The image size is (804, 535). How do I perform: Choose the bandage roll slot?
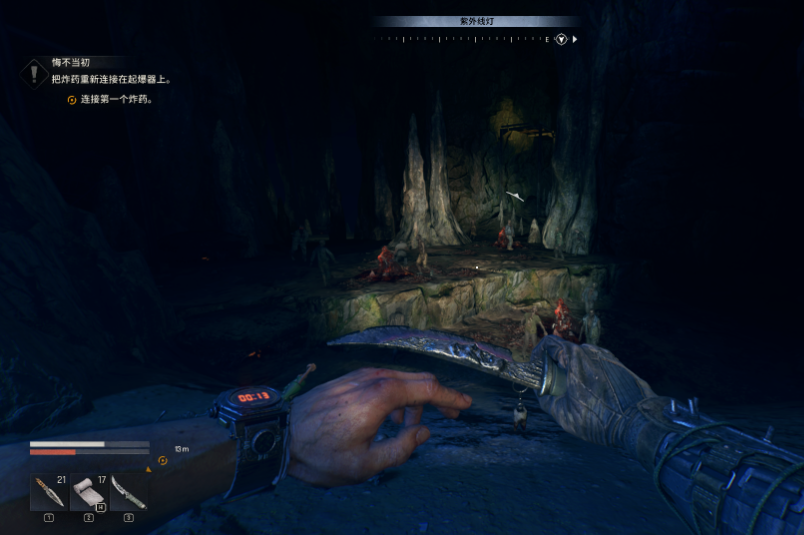89,492
